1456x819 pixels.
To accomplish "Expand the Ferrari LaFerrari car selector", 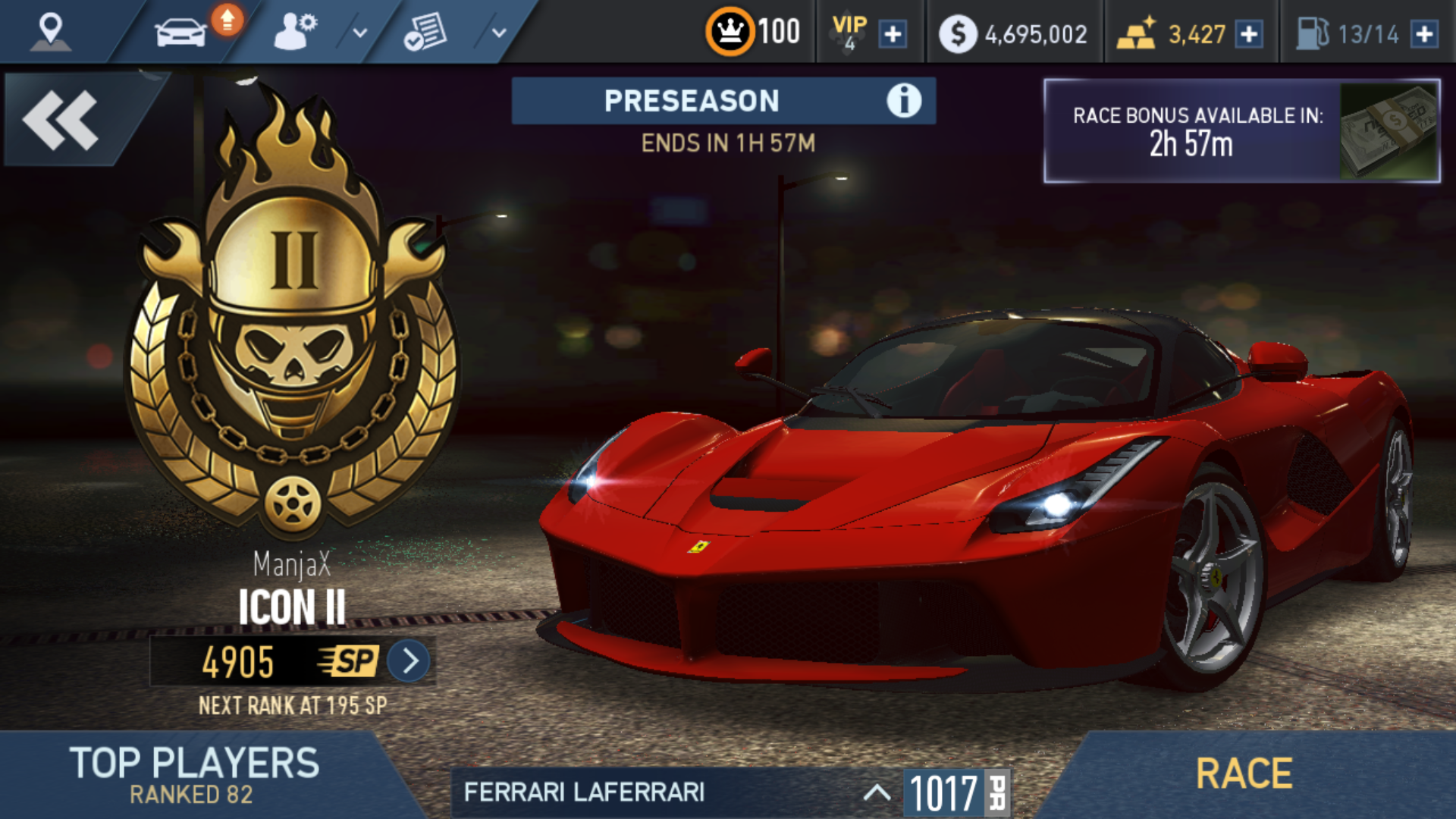I will (877, 792).
